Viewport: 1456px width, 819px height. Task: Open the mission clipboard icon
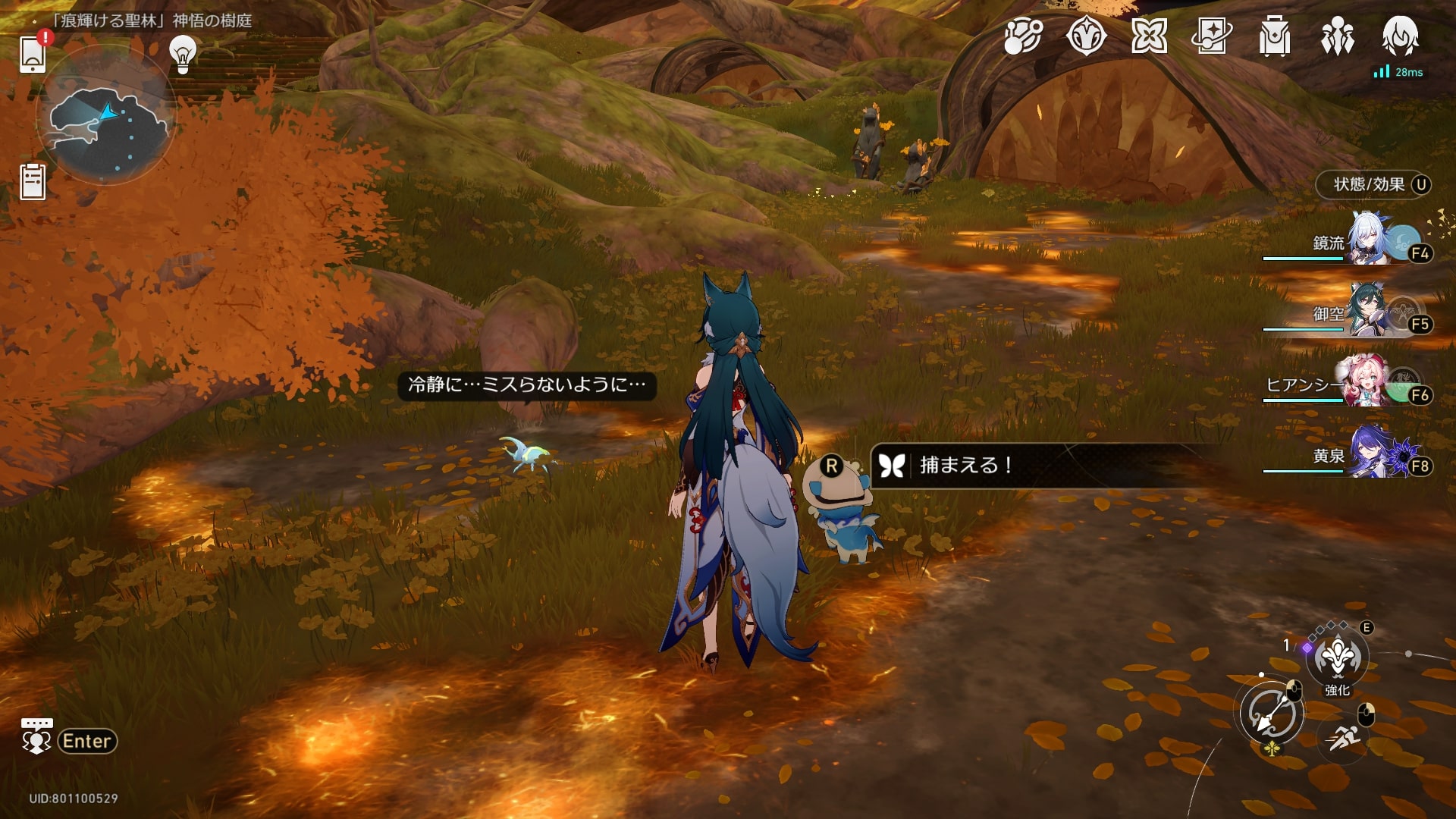(x=33, y=182)
